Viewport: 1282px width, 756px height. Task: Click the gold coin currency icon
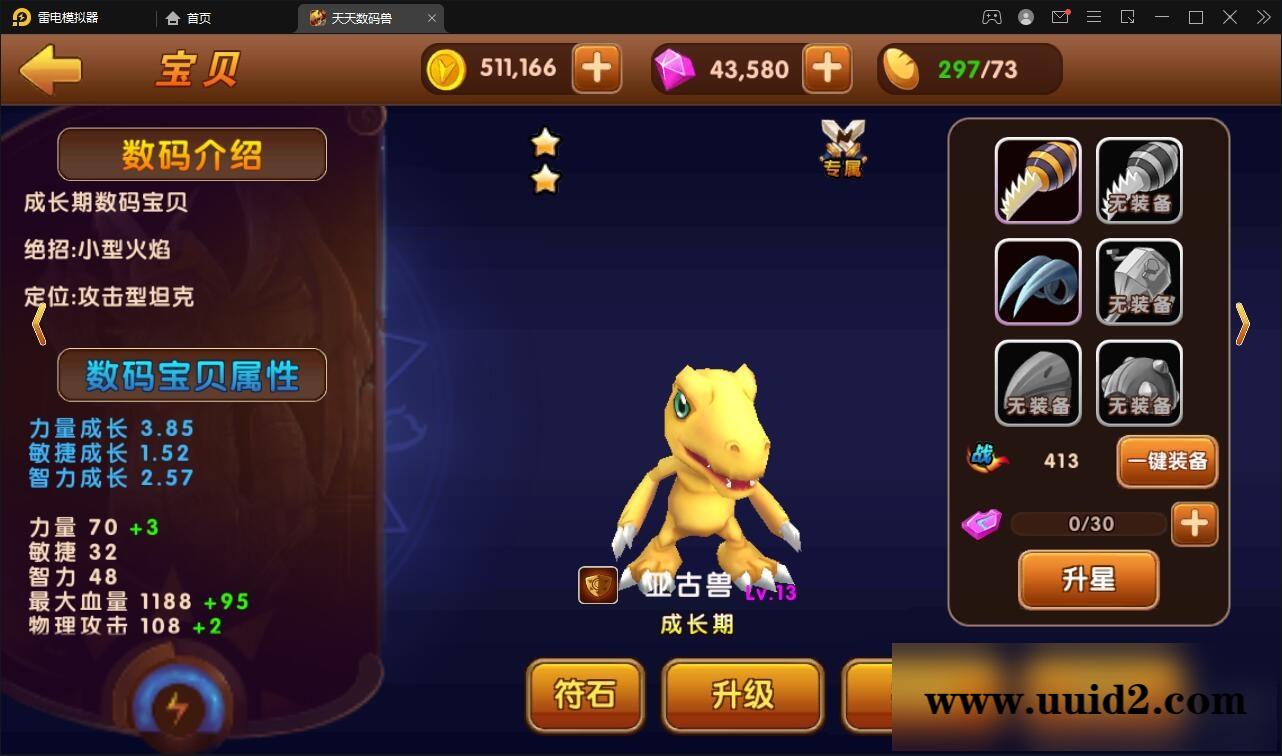(447, 68)
